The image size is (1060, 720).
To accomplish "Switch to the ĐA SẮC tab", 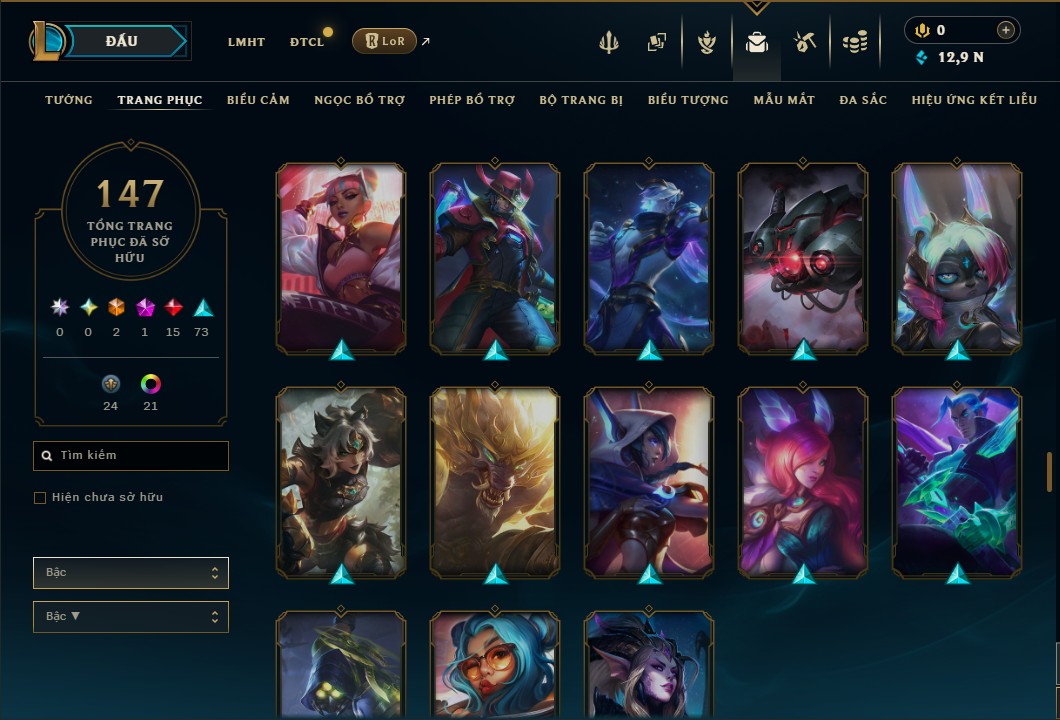I will 863,100.
